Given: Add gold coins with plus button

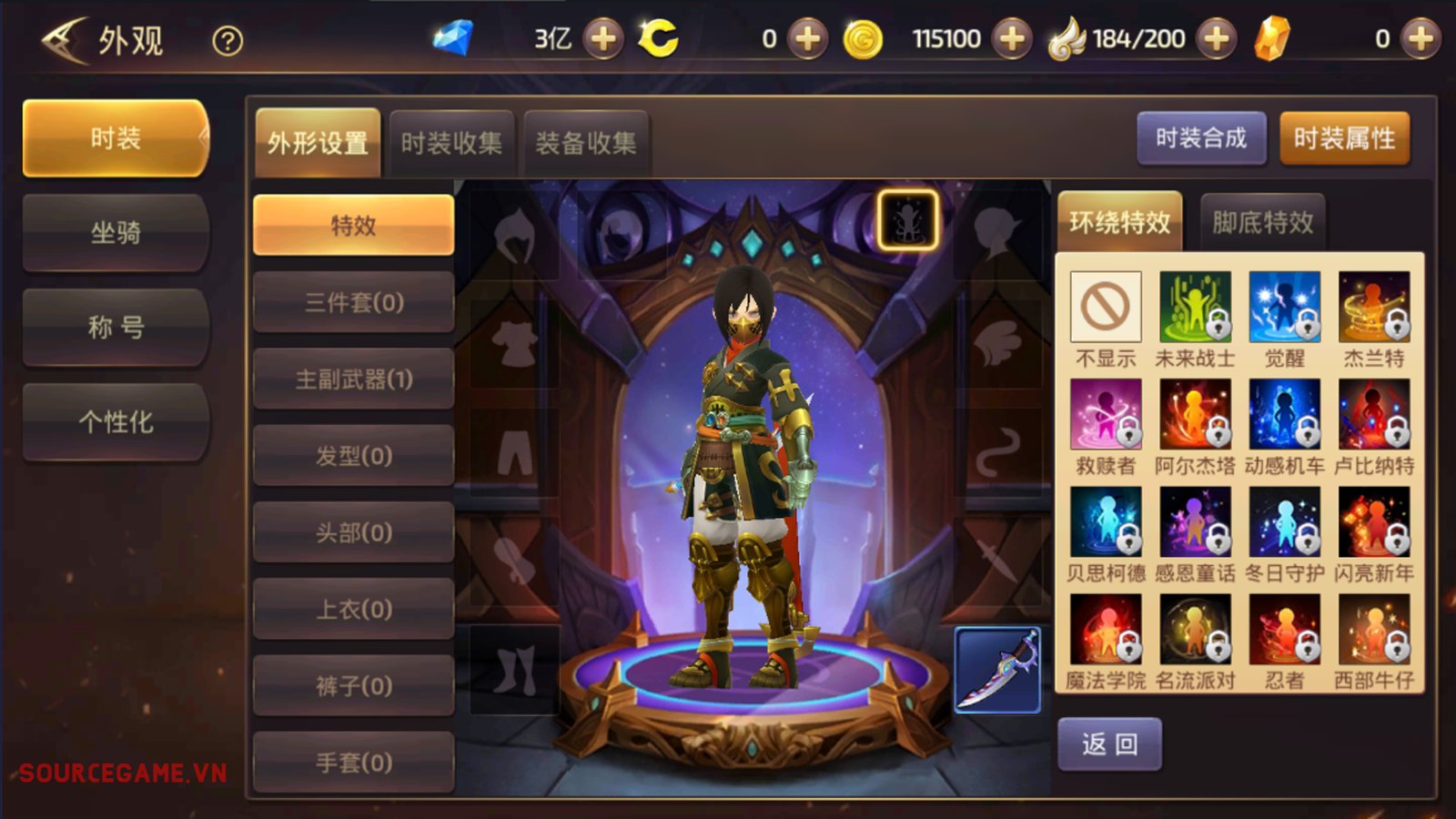Looking at the screenshot, I should (1012, 38).
